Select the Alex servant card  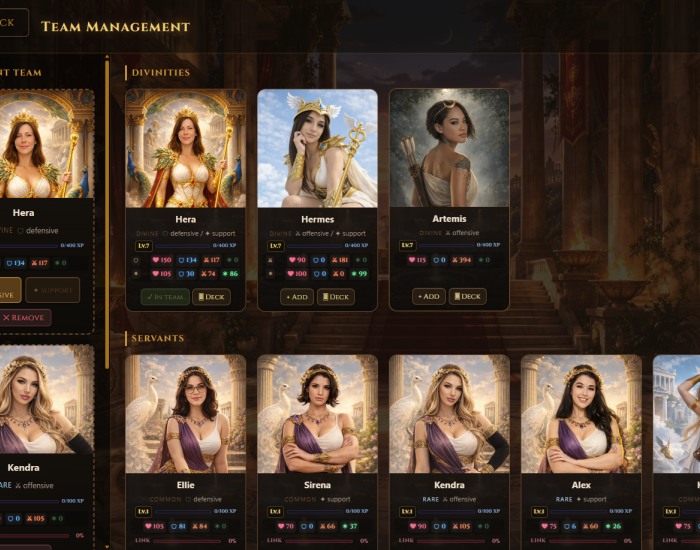581,414
